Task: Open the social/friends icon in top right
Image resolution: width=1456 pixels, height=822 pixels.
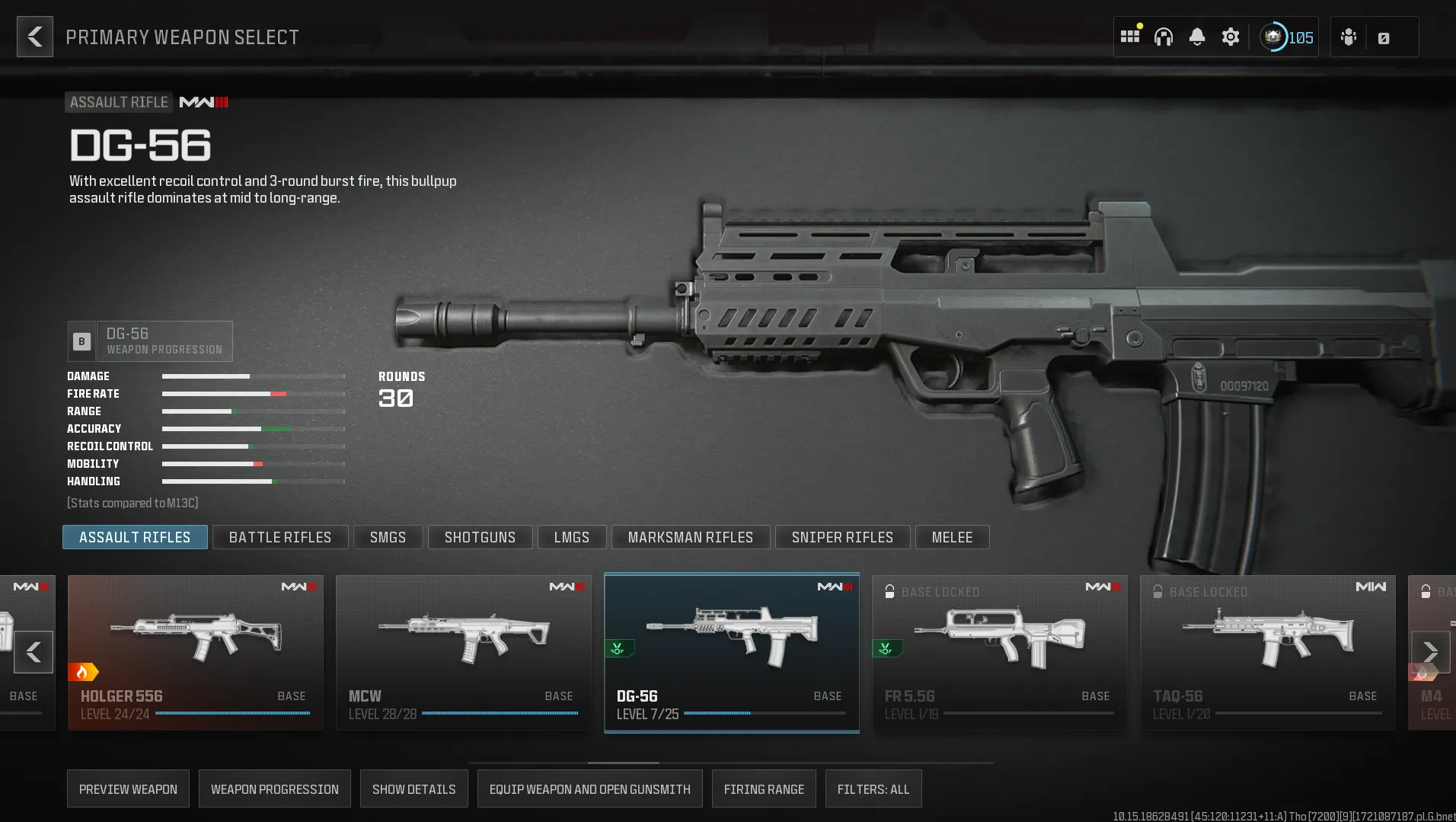Action: pos(1348,36)
